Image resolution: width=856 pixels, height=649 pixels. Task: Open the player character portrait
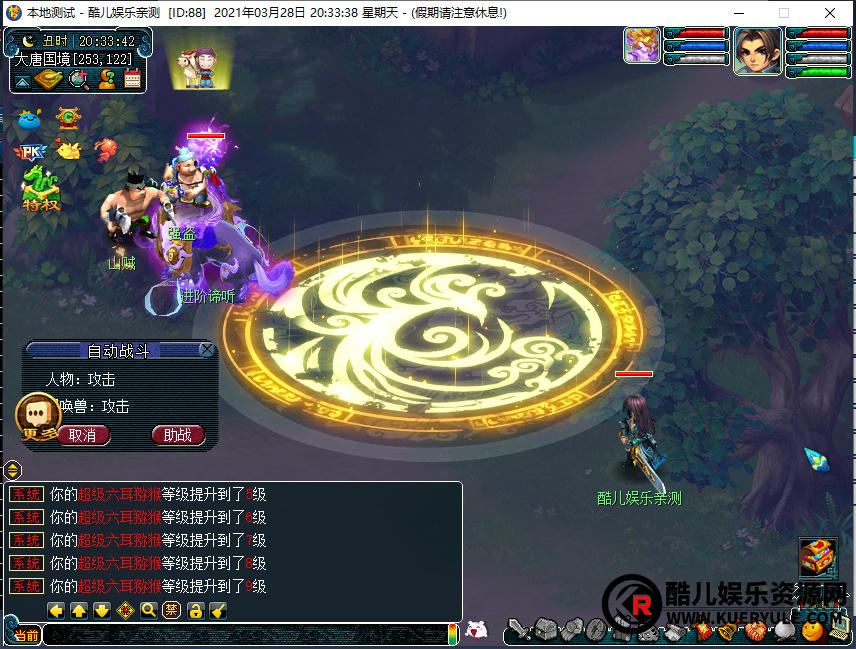tap(757, 50)
